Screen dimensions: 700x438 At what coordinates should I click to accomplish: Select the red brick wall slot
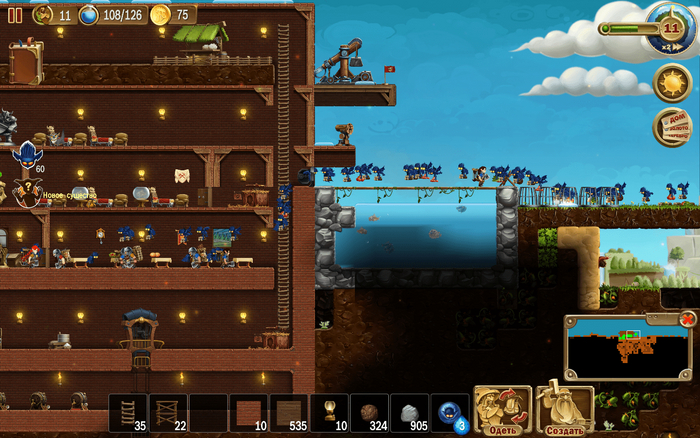[248, 412]
